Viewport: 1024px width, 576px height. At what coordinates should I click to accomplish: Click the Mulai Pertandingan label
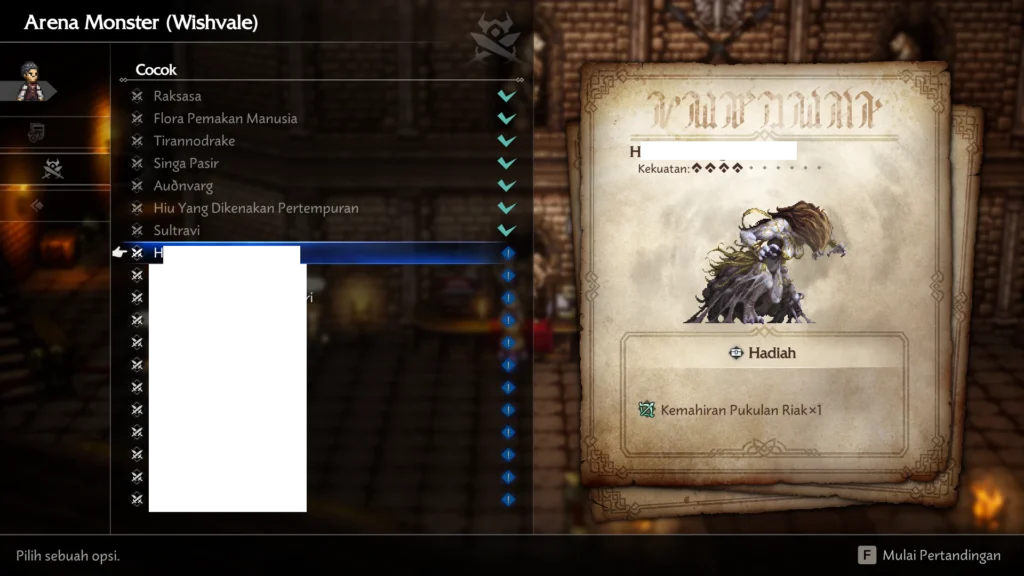click(941, 555)
